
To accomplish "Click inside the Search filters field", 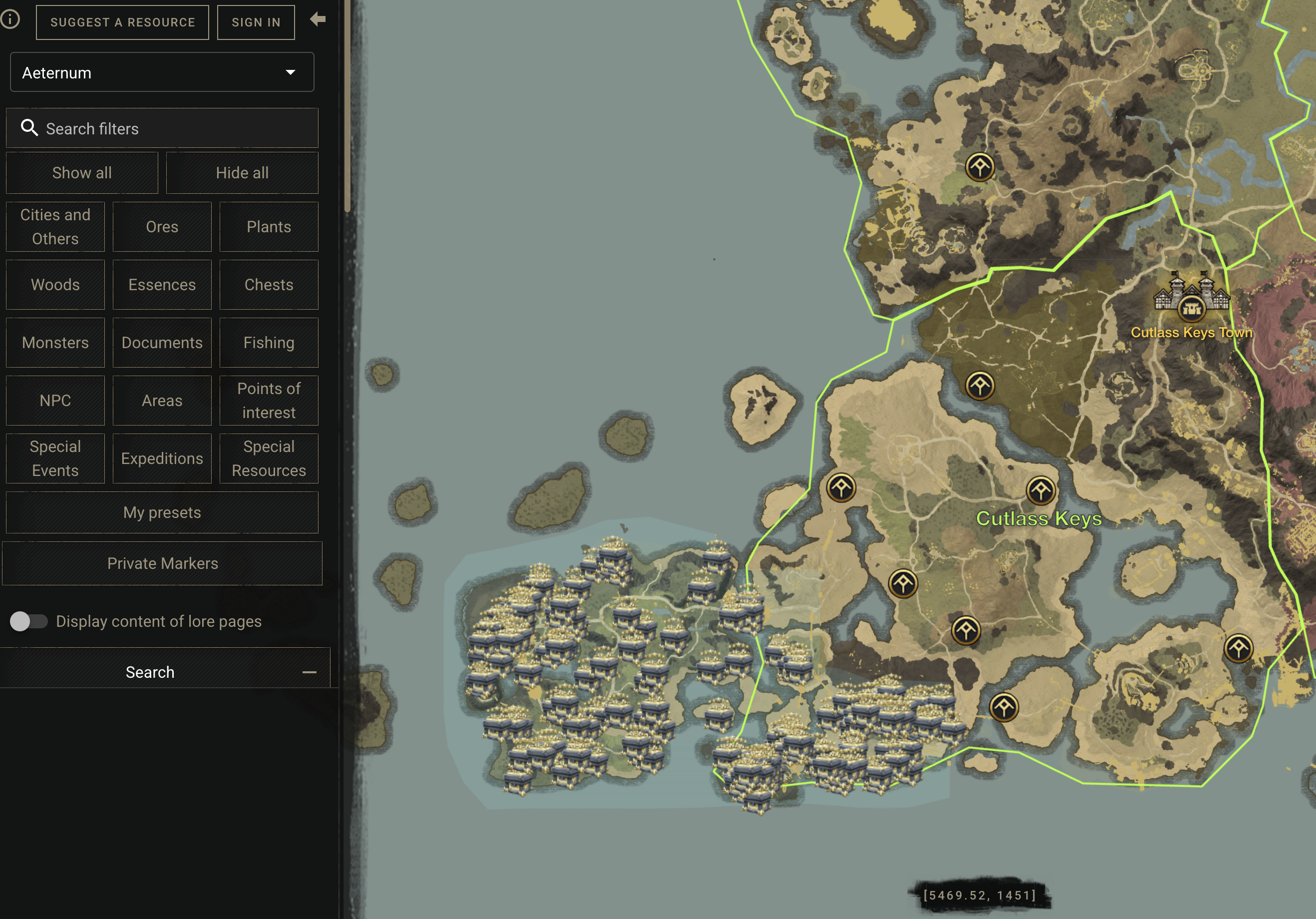I will pyautogui.click(x=162, y=128).
